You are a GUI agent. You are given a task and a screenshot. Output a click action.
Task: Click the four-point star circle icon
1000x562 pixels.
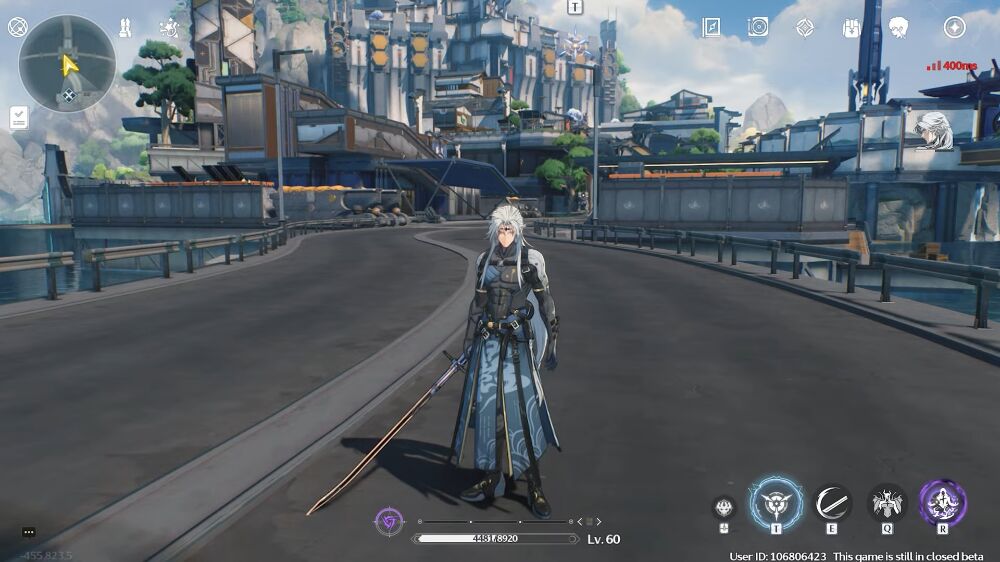point(955,27)
